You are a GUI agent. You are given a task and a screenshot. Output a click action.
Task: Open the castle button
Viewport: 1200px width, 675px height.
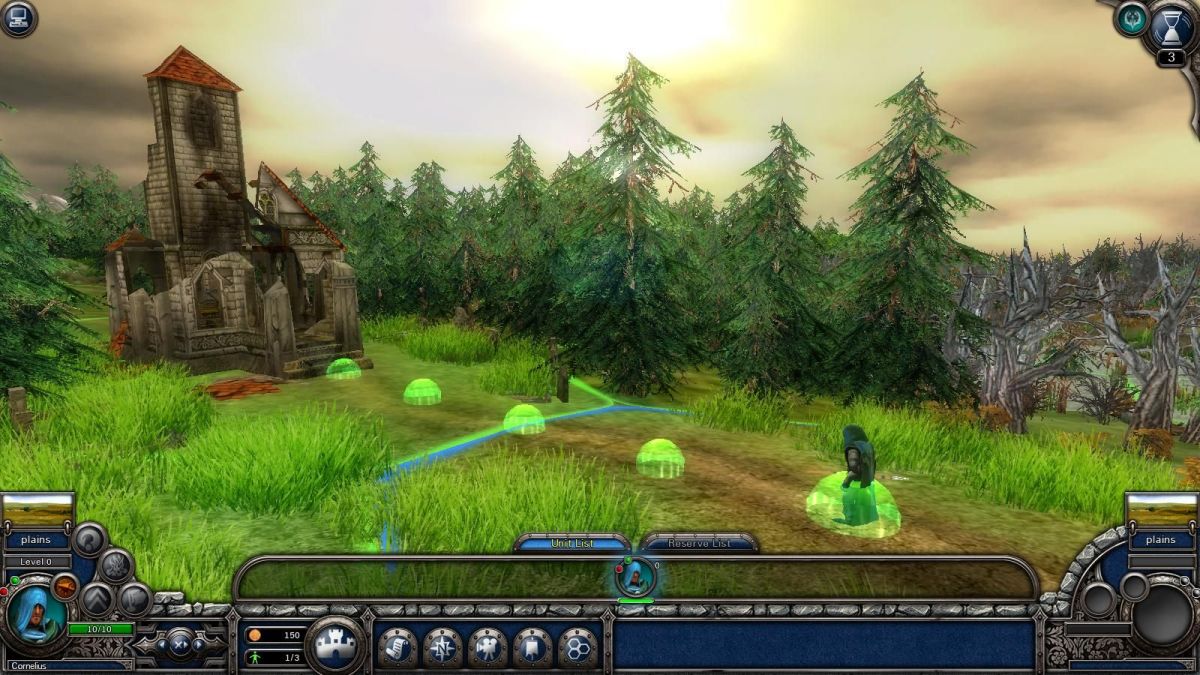click(x=334, y=645)
